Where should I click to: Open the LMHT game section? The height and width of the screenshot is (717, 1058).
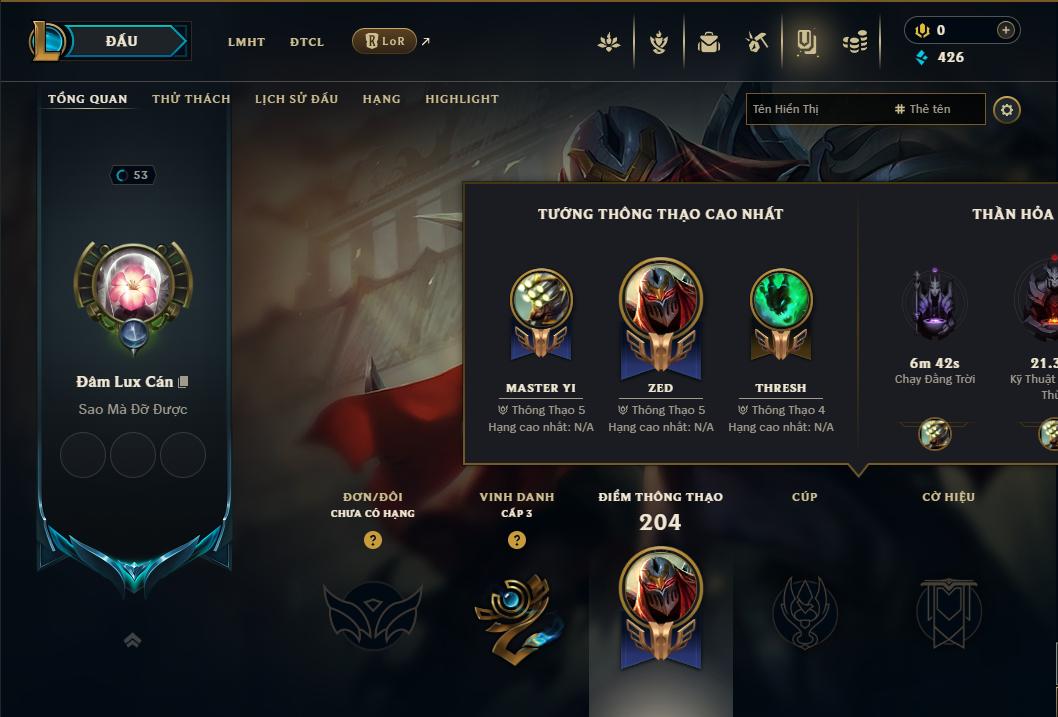(x=246, y=42)
